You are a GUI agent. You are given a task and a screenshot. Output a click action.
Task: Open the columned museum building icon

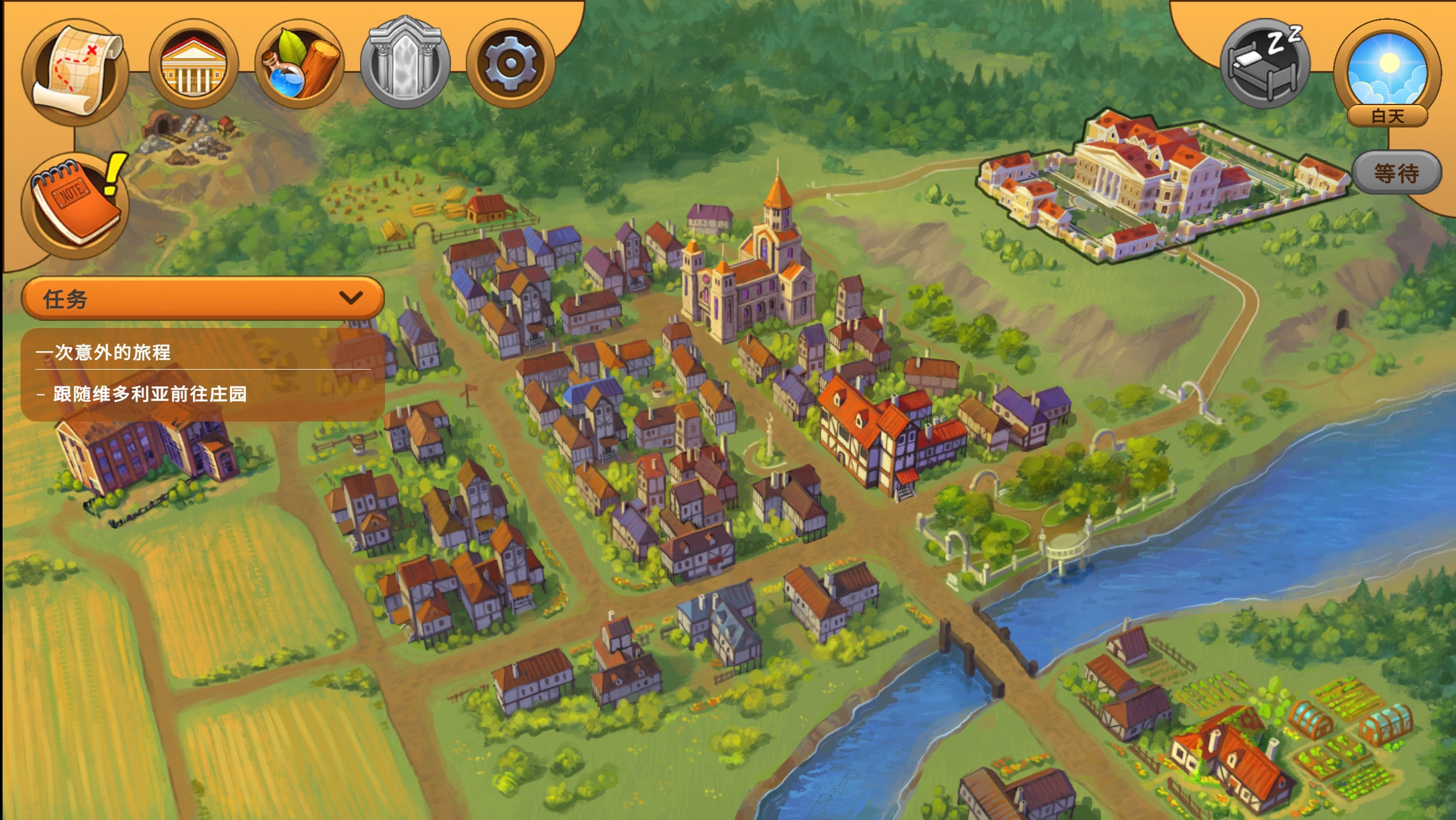(x=193, y=65)
